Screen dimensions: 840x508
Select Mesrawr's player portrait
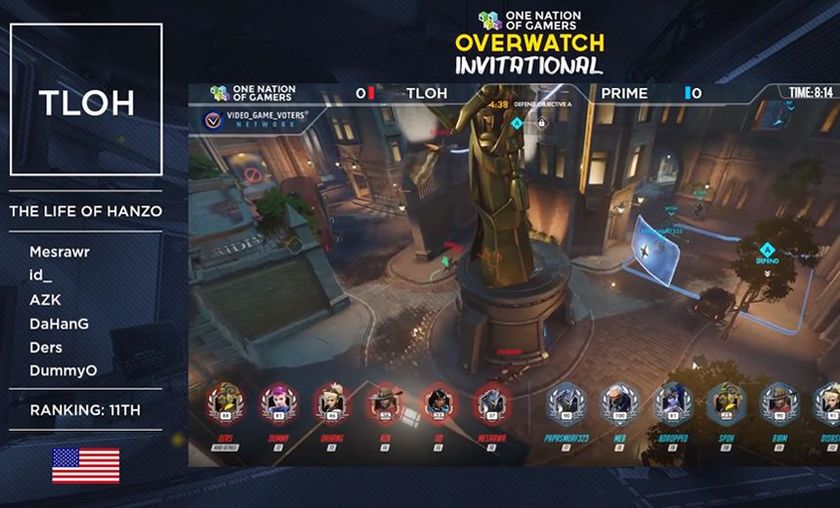point(491,402)
